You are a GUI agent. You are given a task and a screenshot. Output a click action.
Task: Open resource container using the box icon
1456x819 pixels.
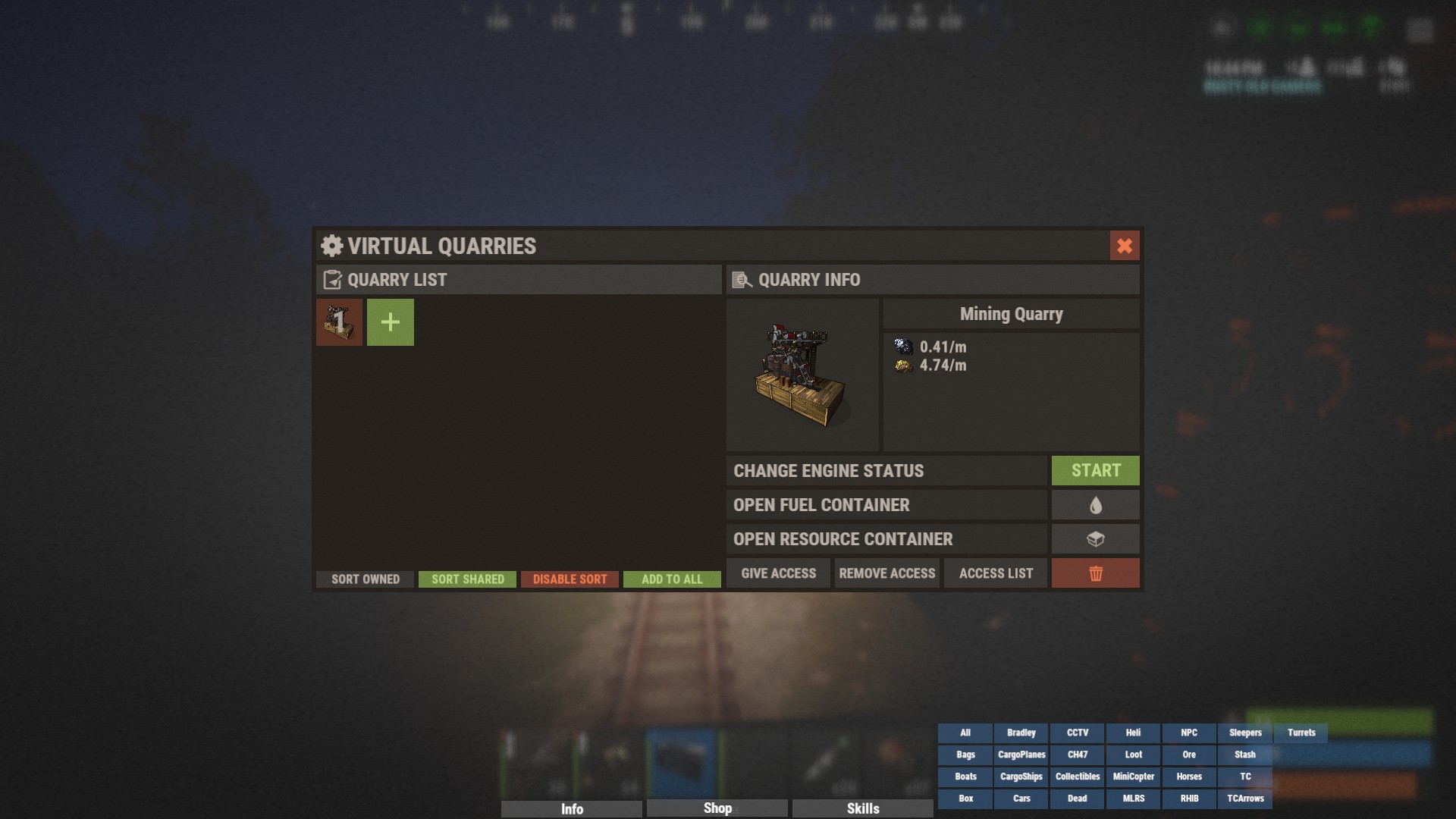[x=1095, y=538]
